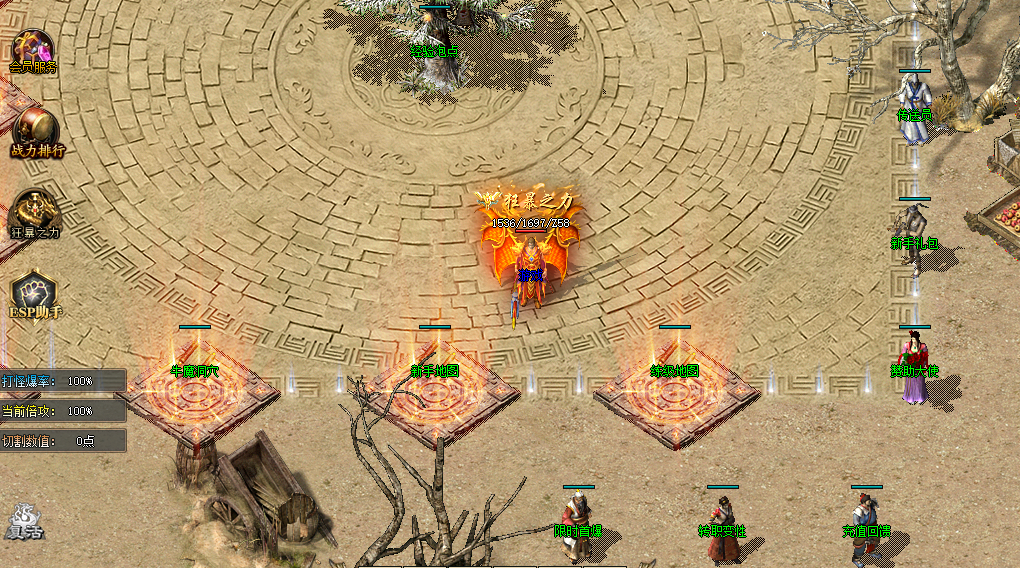
Task: Open the 会员服务 member service icon
Action: tap(33, 52)
